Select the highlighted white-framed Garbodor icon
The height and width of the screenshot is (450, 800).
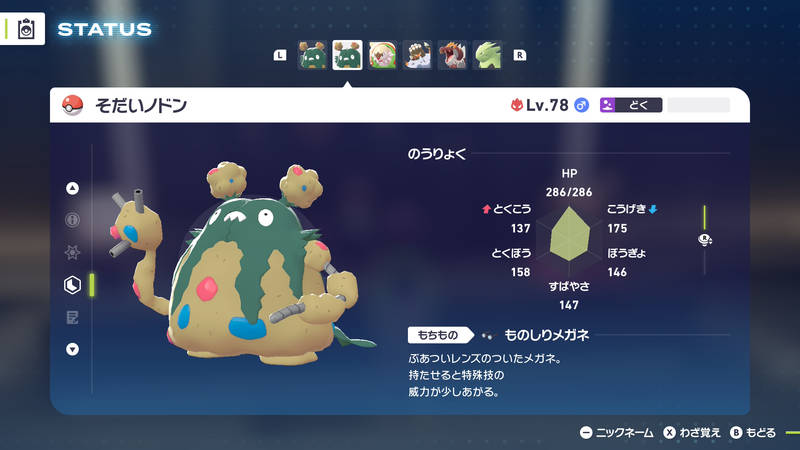[x=347, y=55]
